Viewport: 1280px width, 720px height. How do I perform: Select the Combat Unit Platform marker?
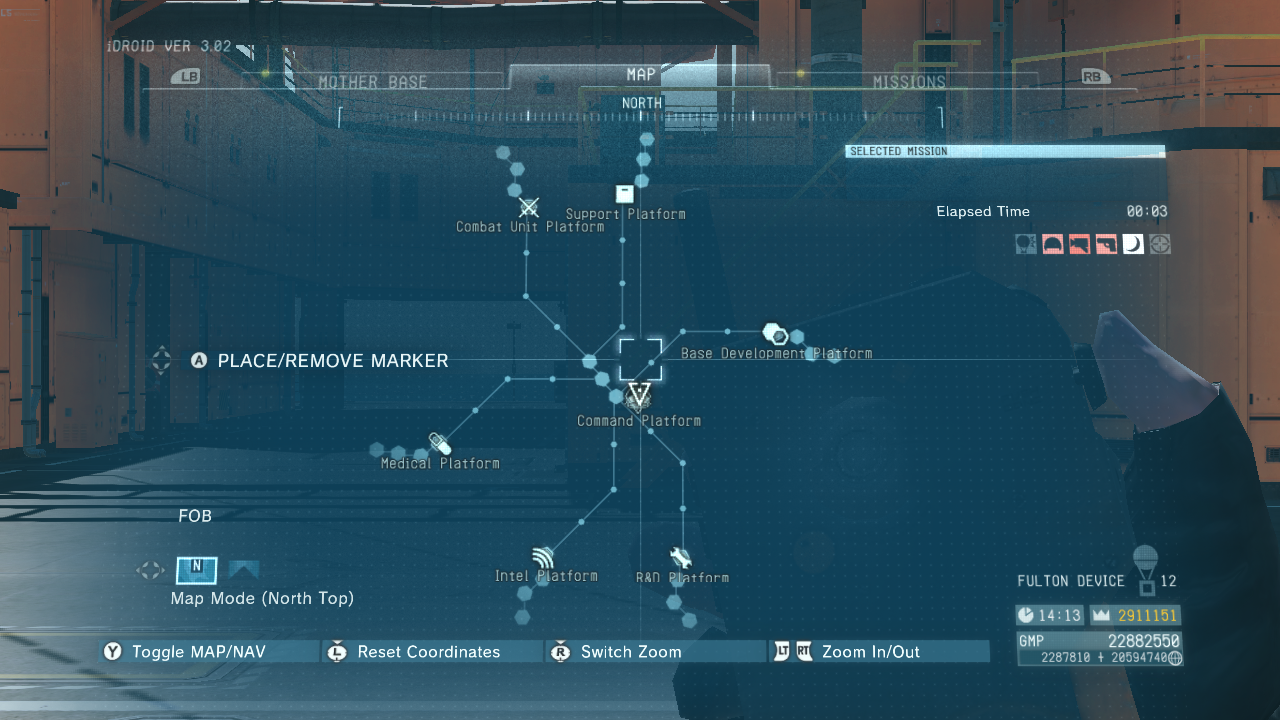[x=528, y=207]
